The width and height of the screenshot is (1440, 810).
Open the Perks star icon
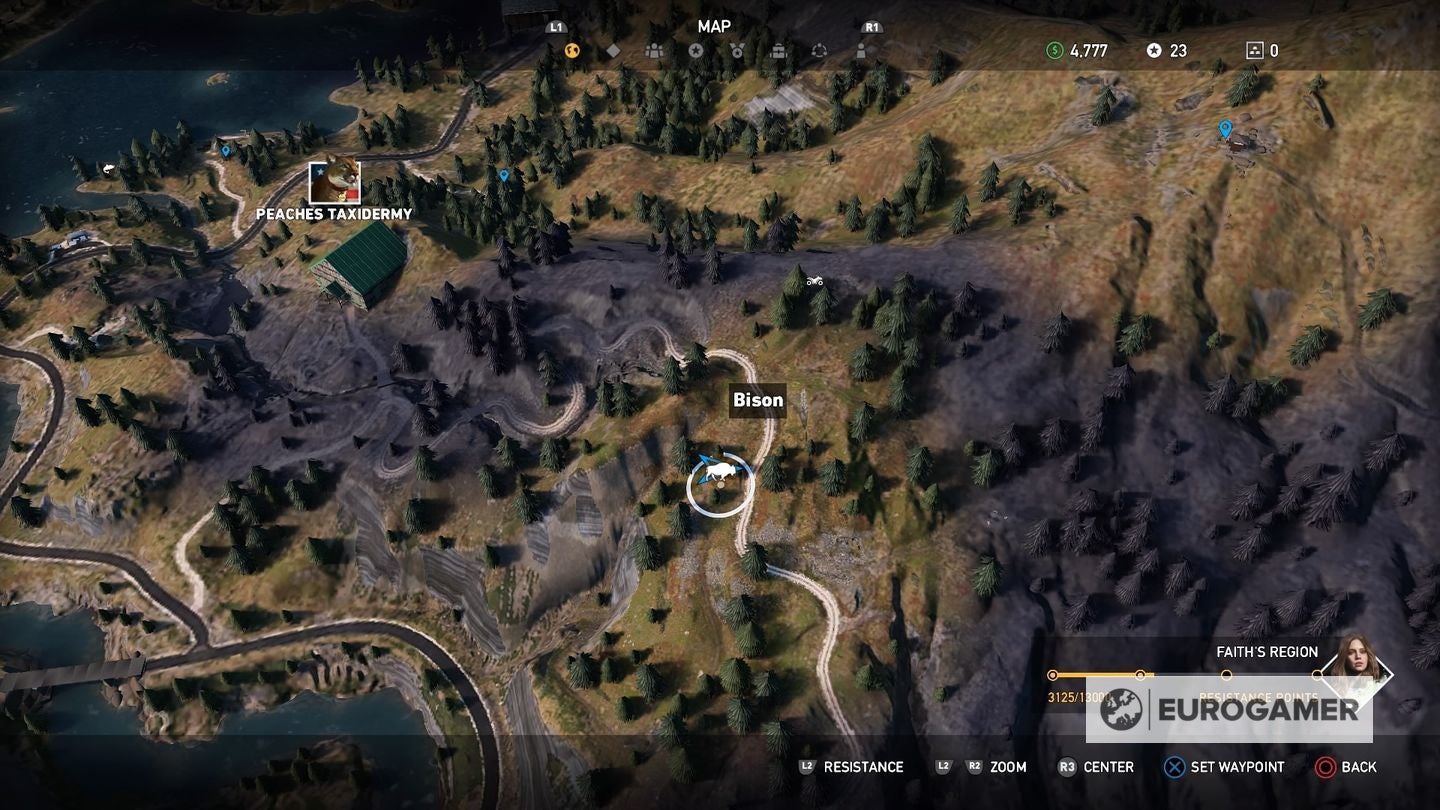(x=696, y=48)
